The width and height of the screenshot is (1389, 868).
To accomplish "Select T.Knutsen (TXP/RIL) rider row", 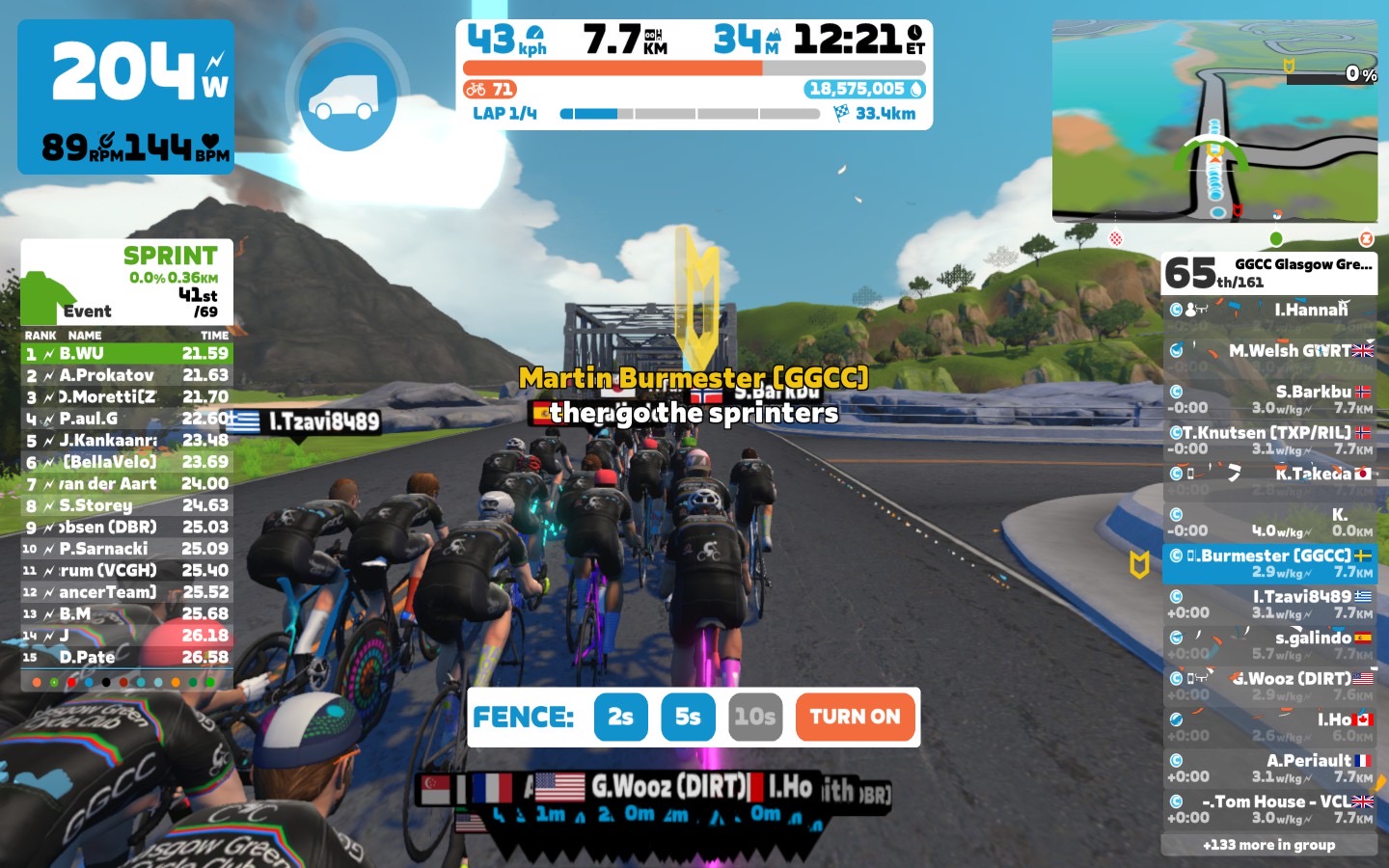I will click(1269, 441).
